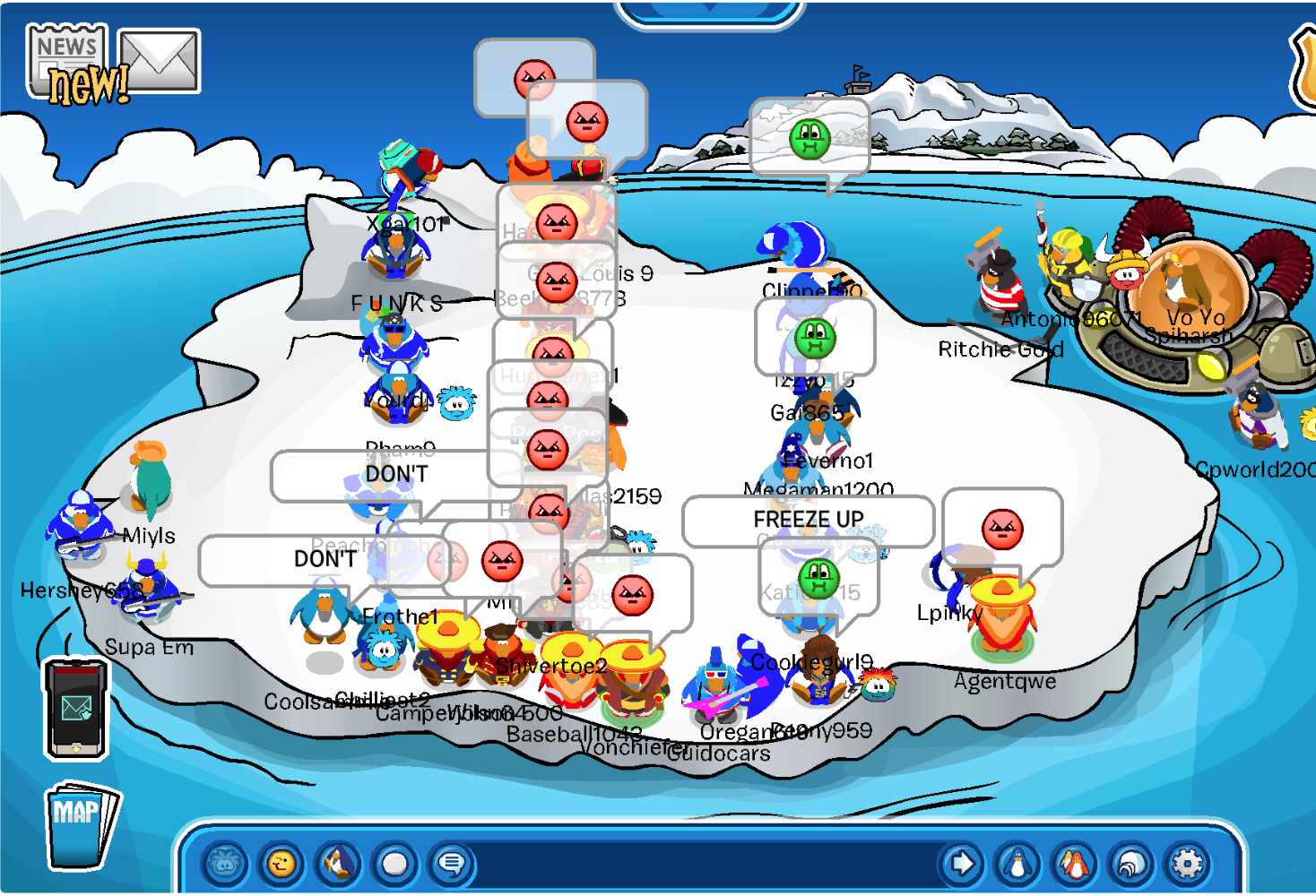Open the gear settings

[x=1187, y=864]
